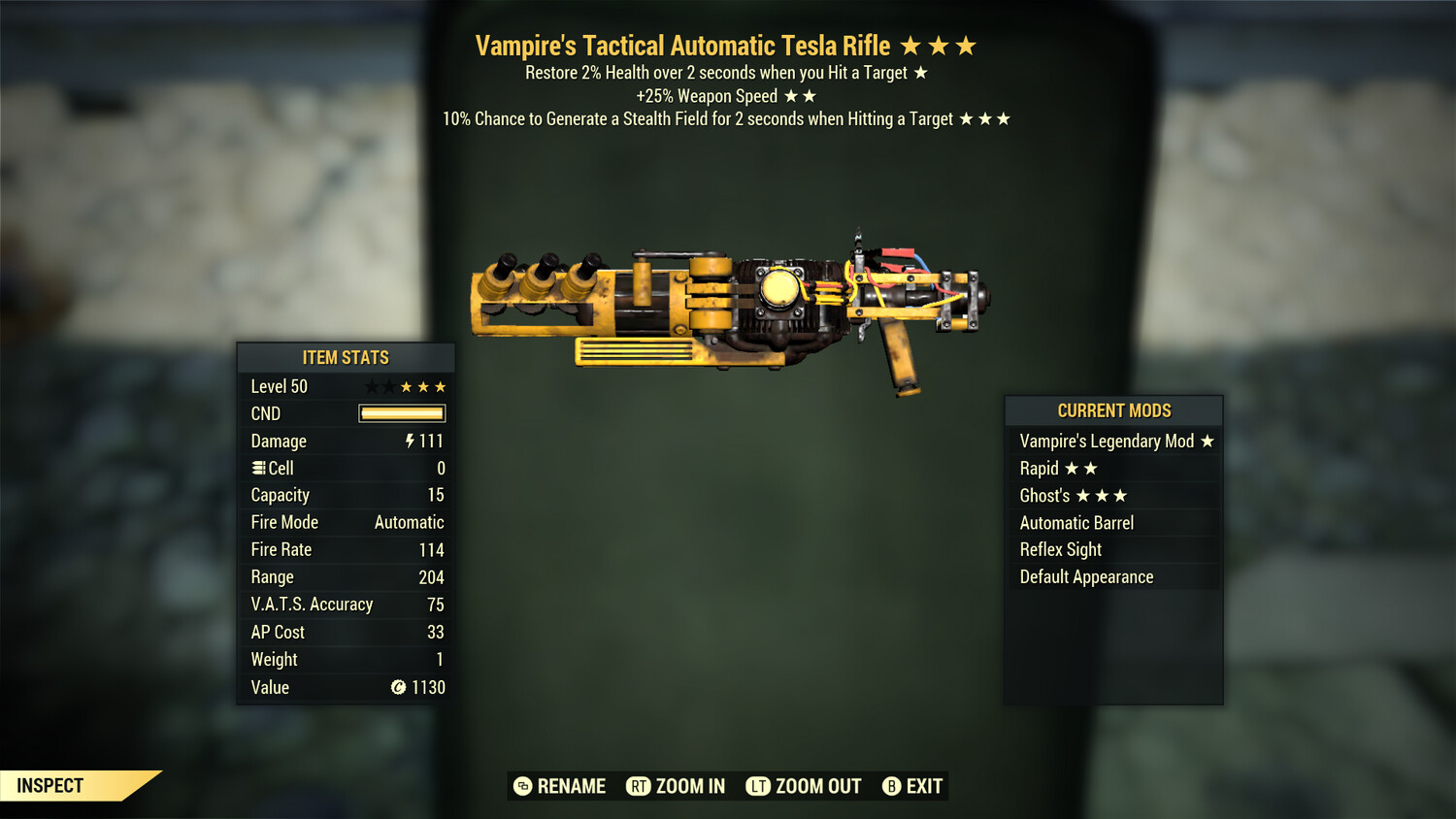Expand the Item Stats panel header
This screenshot has height=819, width=1456.
[x=346, y=357]
